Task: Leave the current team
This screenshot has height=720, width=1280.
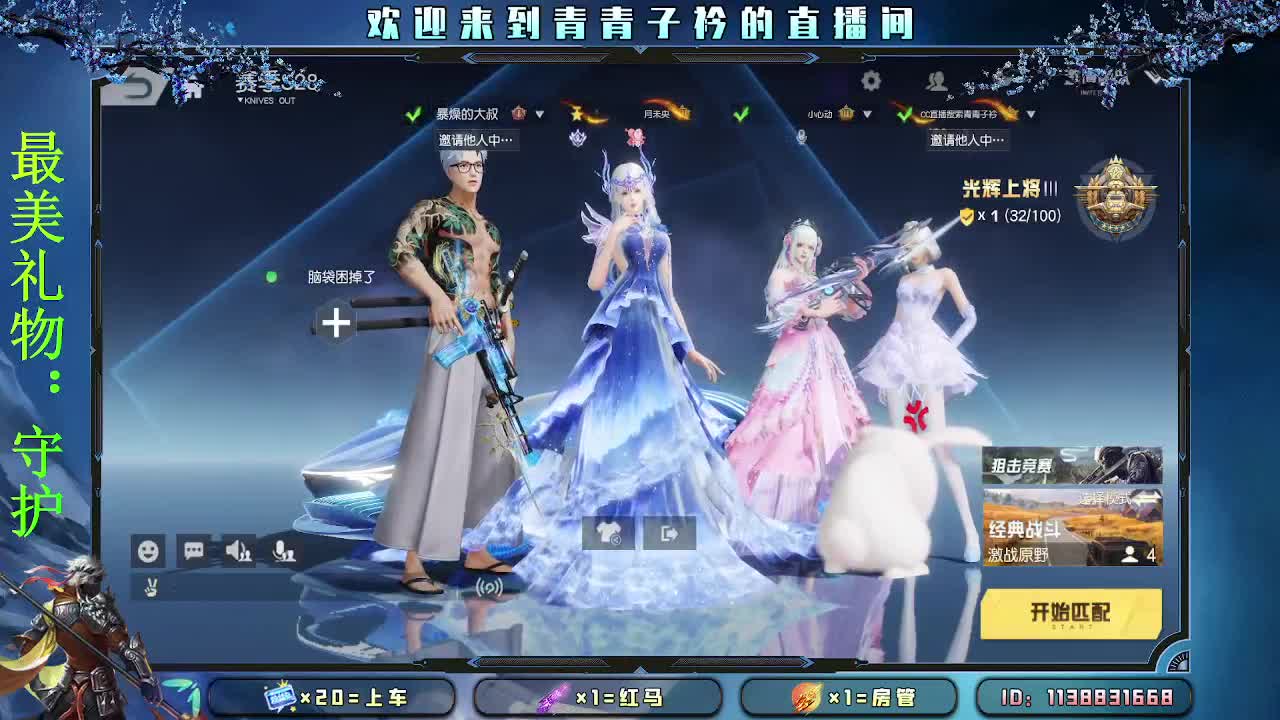Action: point(668,533)
